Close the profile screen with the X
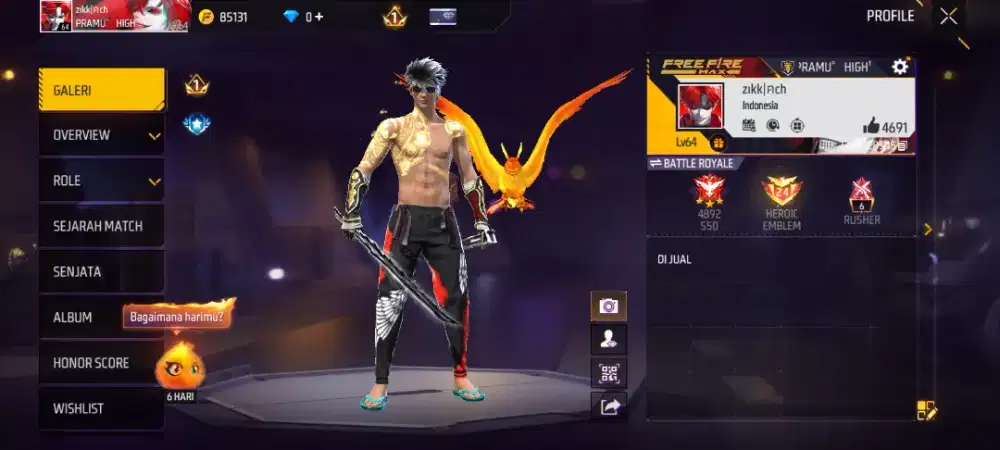This screenshot has width=1000, height=450. pyautogui.click(x=948, y=16)
